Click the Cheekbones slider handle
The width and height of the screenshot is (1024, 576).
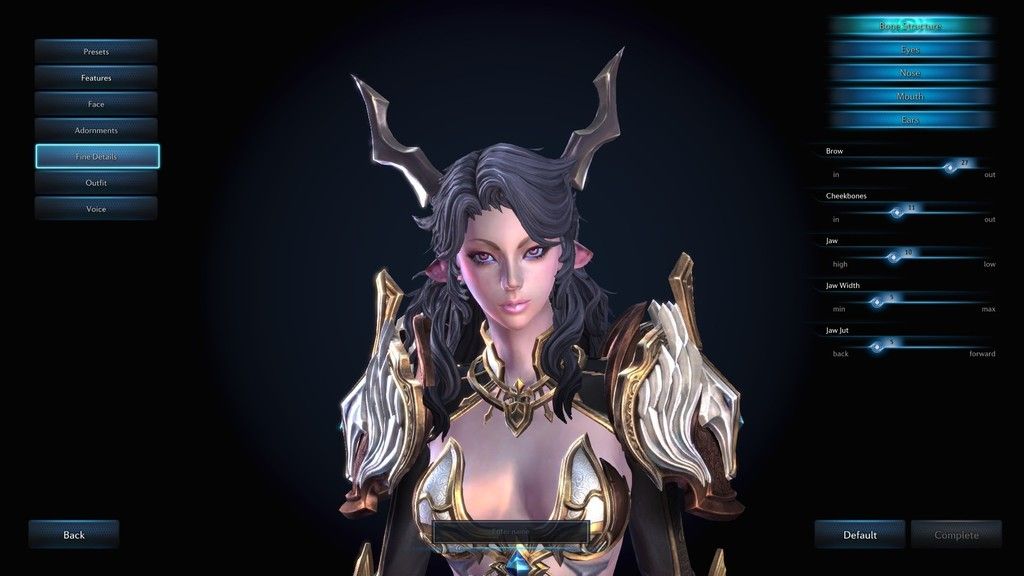pyautogui.click(x=897, y=212)
